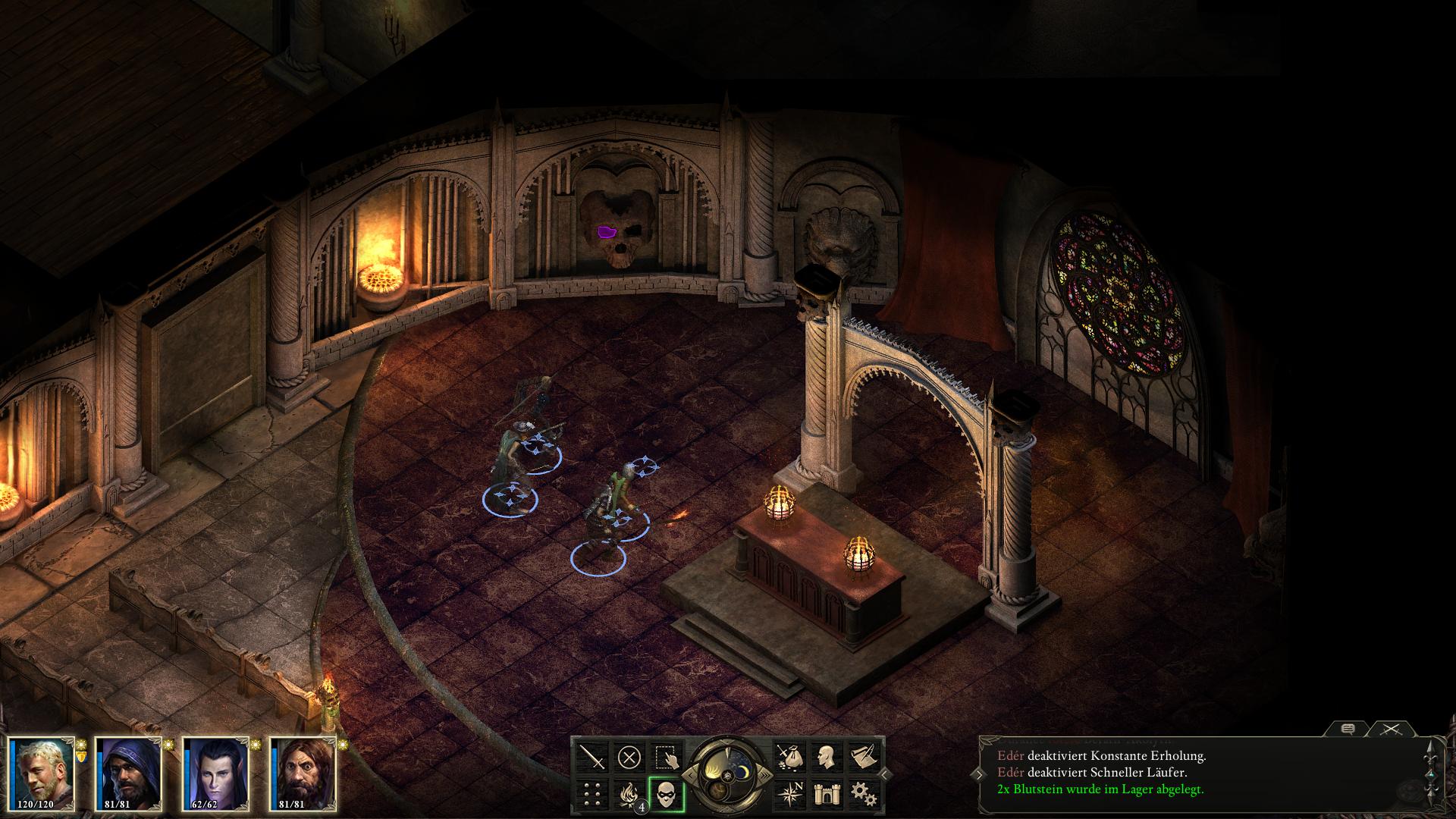Click the sword attack command button
The height and width of the screenshot is (819, 1456).
592,757
